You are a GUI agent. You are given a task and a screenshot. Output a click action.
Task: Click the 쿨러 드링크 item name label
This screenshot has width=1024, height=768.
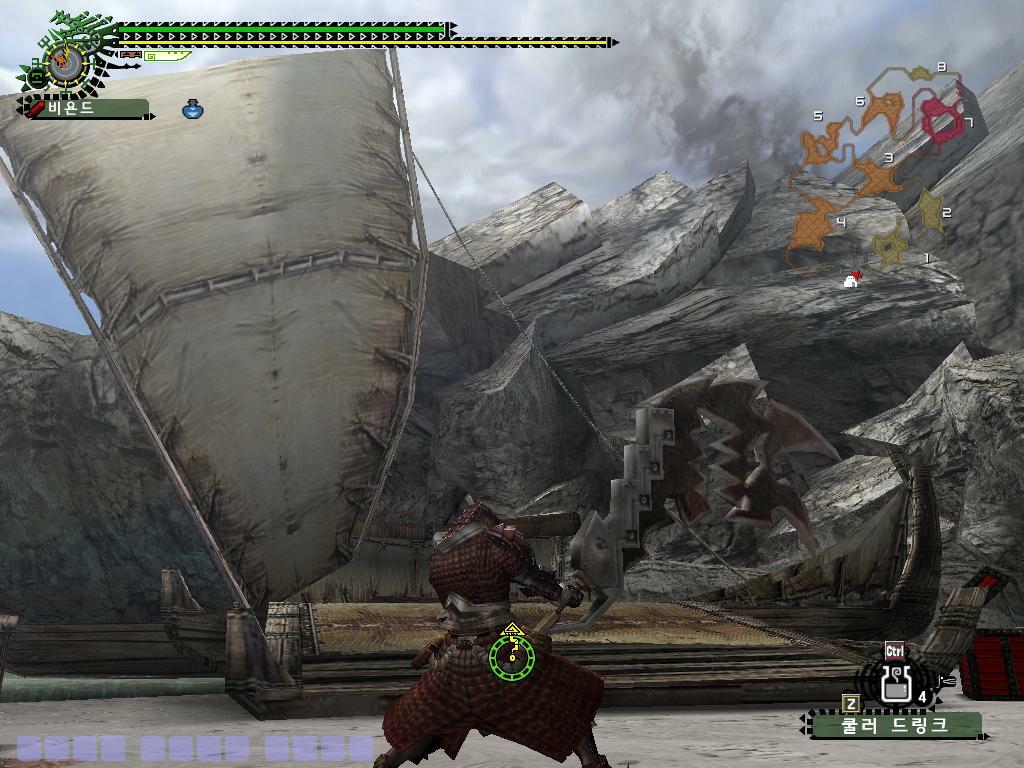pyautogui.click(x=894, y=724)
